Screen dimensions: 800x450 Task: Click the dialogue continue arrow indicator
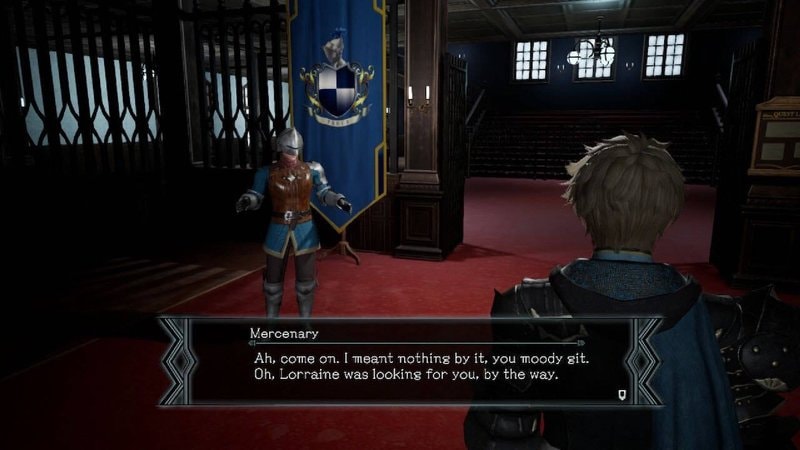pos(623,393)
